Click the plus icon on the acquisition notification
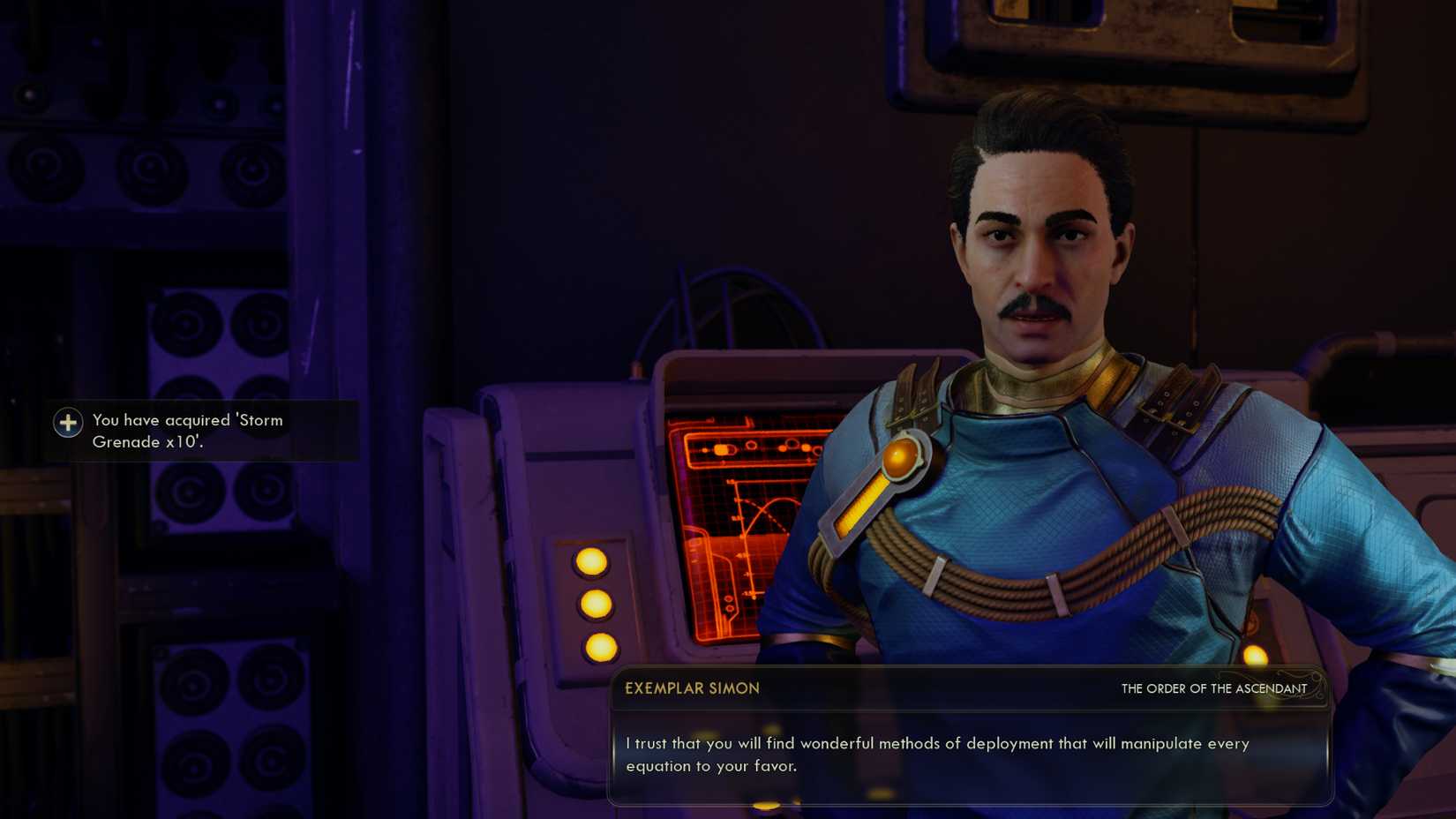 68,423
